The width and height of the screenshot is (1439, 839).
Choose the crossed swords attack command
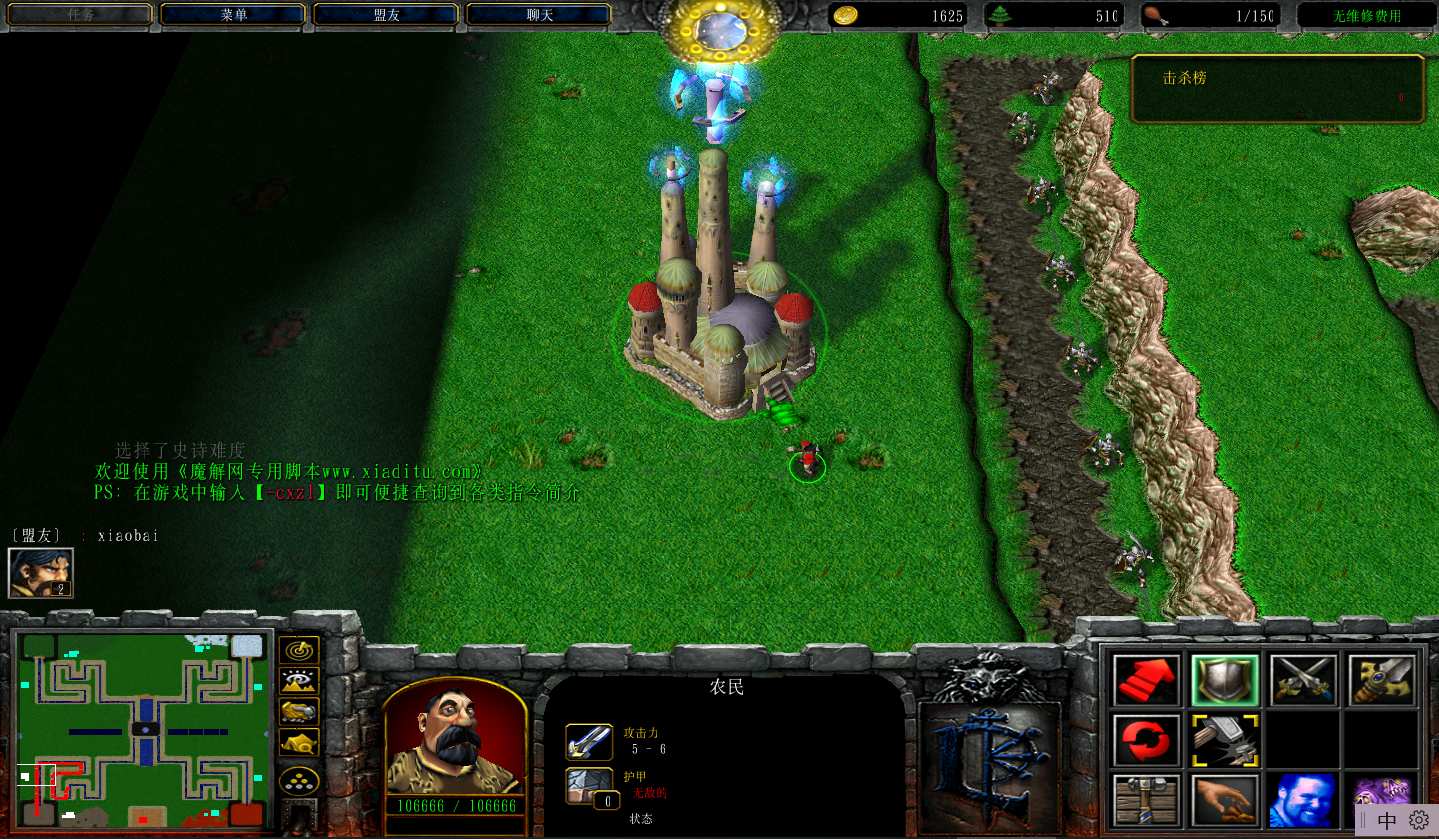point(1303,680)
